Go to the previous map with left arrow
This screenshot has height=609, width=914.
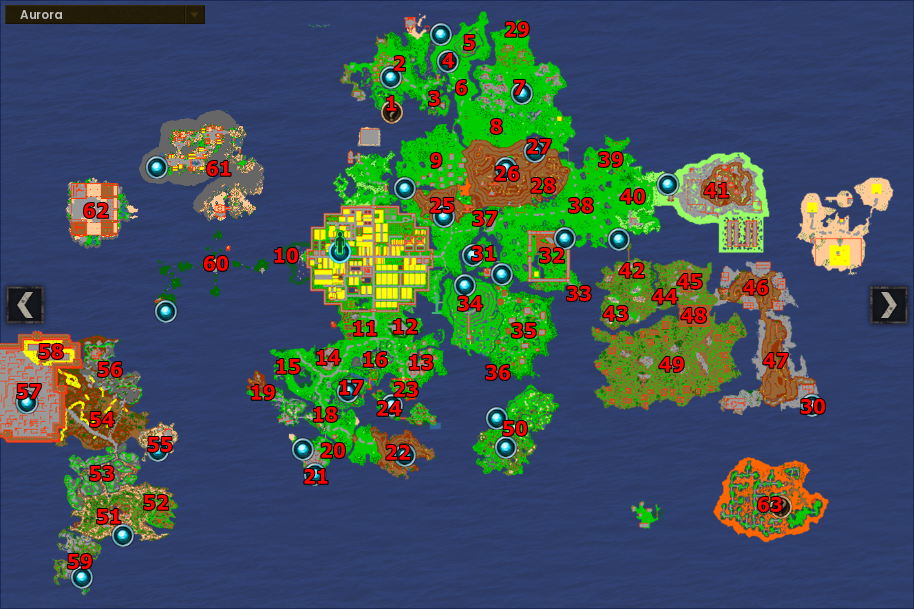(25, 304)
